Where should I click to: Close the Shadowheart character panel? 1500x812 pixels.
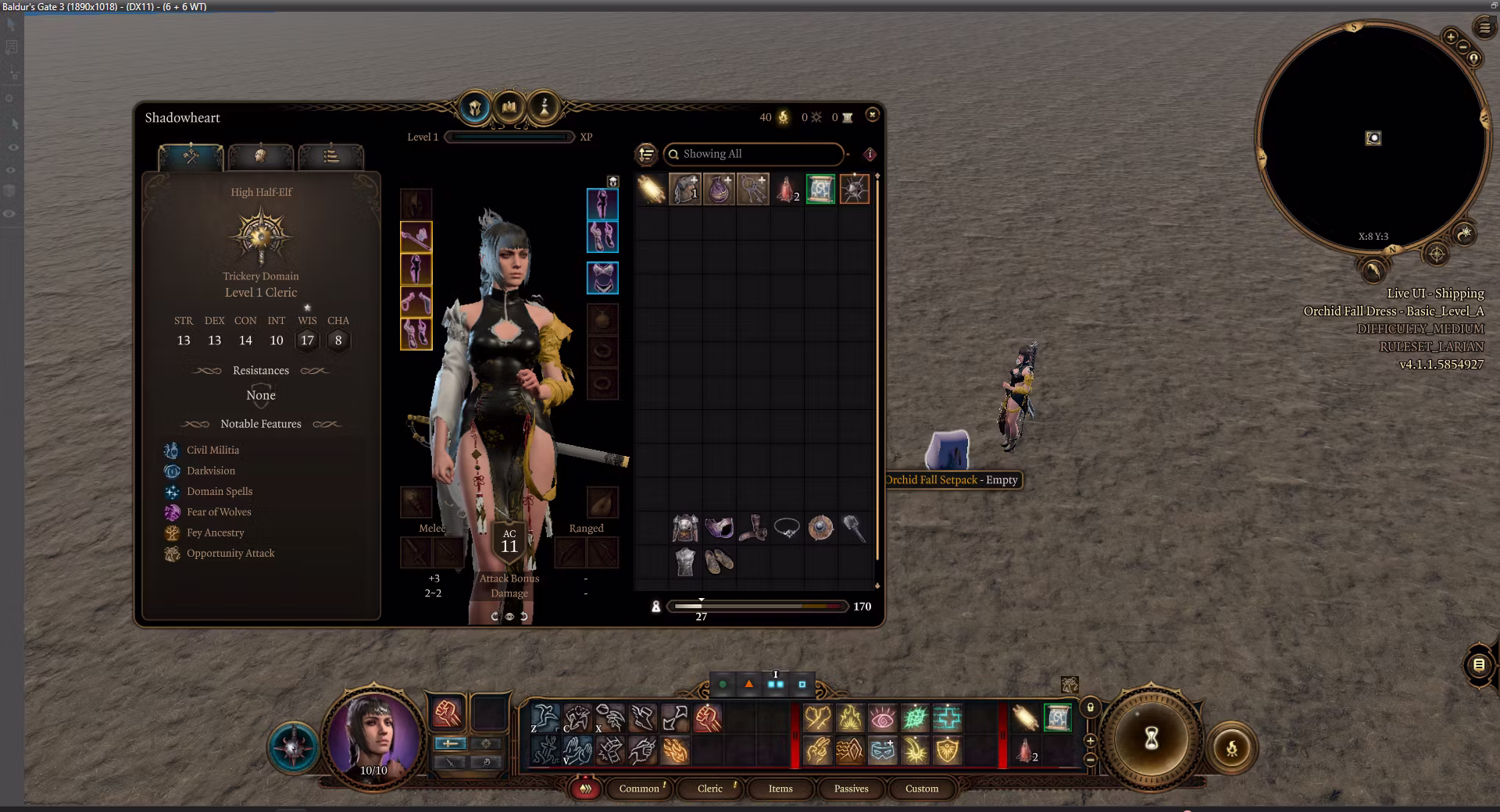point(872,115)
